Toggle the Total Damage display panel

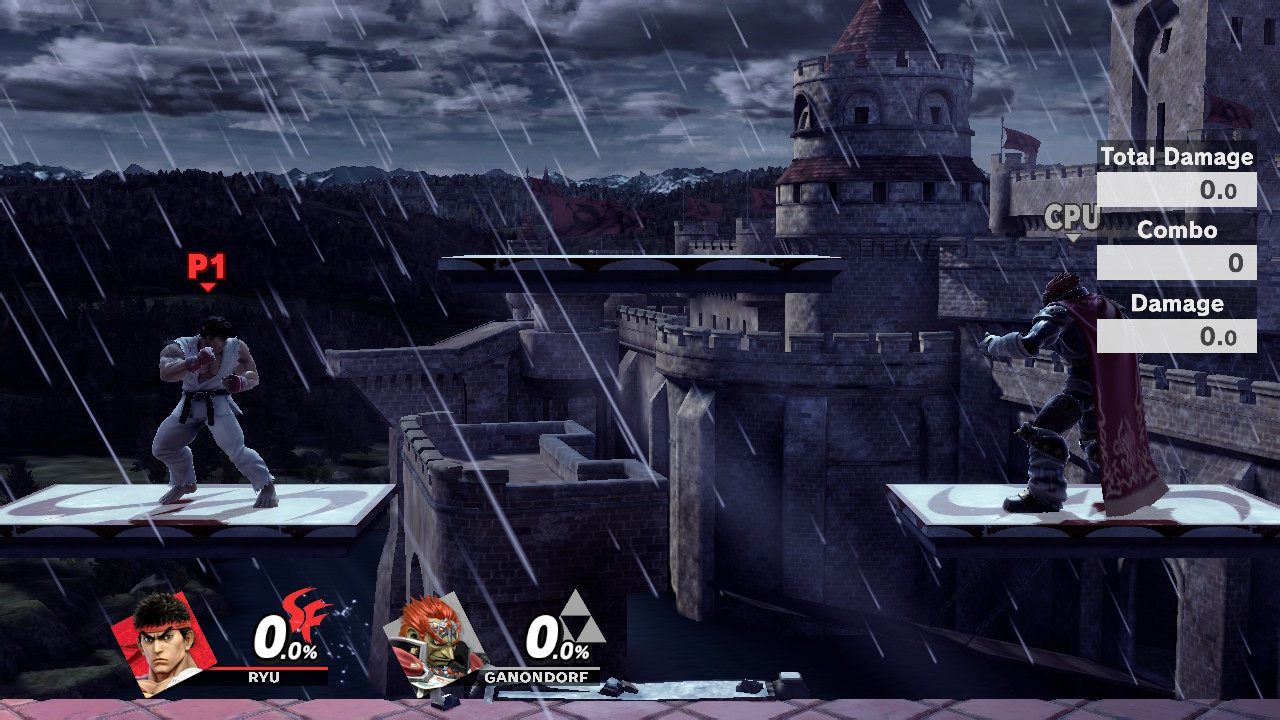[1176, 157]
